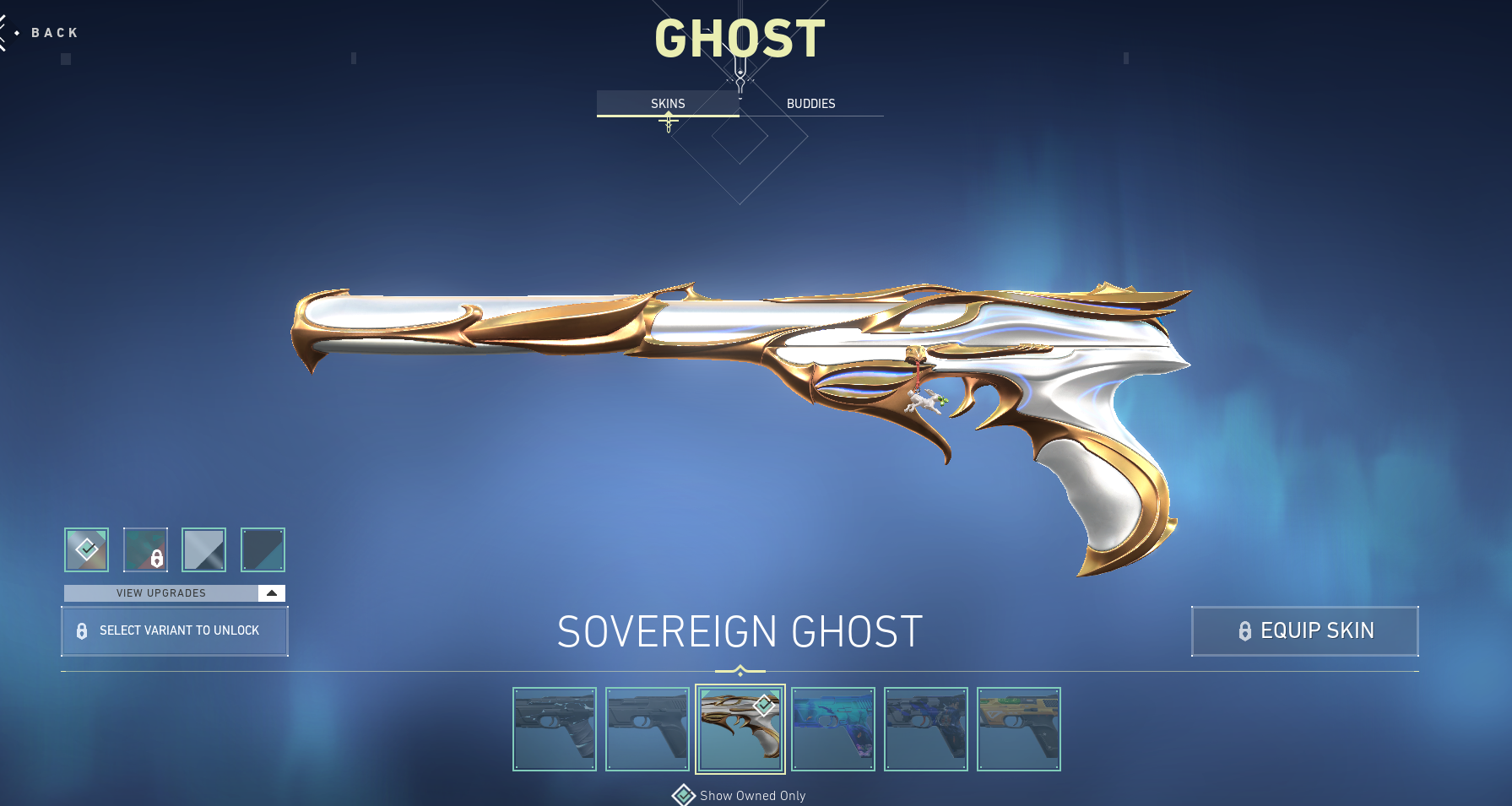Image resolution: width=1512 pixels, height=806 pixels.
Task: Collapse the View Upgrades panel with the arrow
Action: pyautogui.click(x=272, y=592)
